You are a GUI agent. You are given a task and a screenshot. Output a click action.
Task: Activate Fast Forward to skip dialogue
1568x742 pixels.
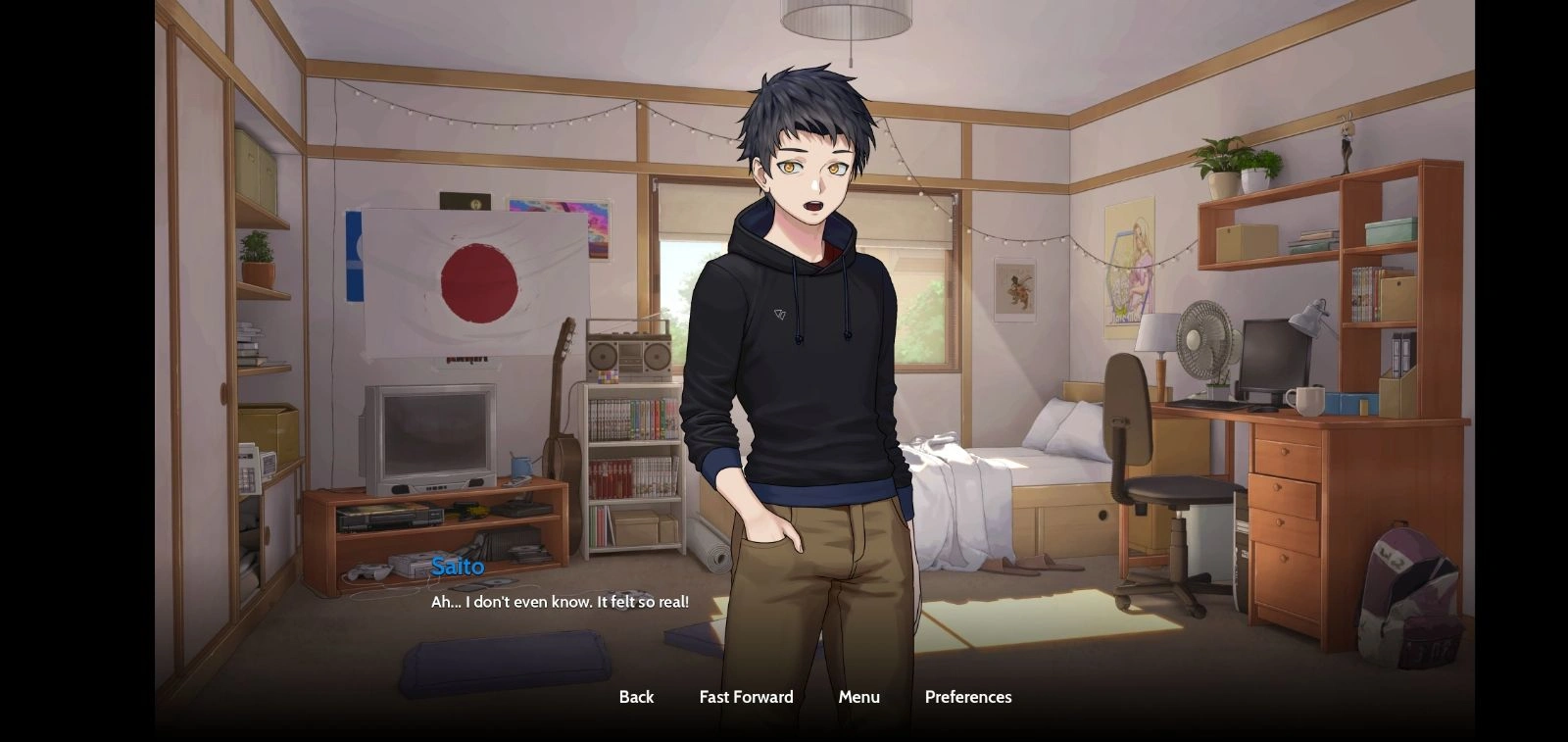coord(746,697)
